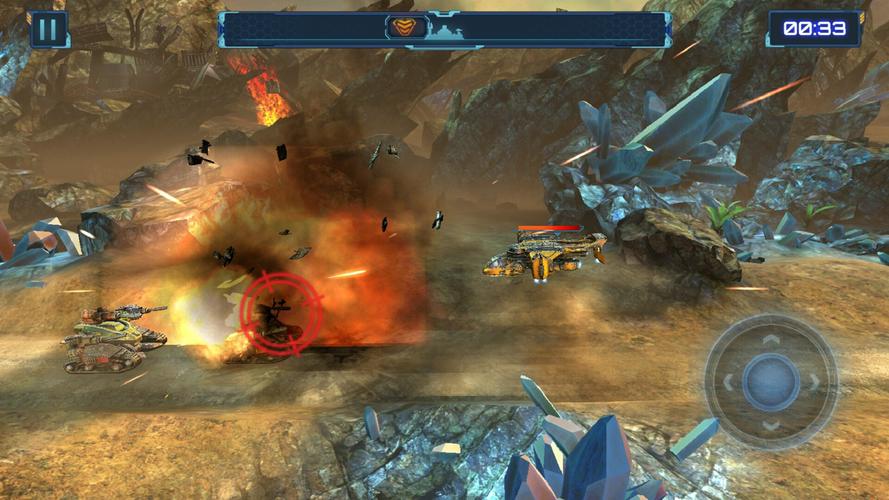
Task: Tap the virtual joystick center knob
Action: pos(771,381)
